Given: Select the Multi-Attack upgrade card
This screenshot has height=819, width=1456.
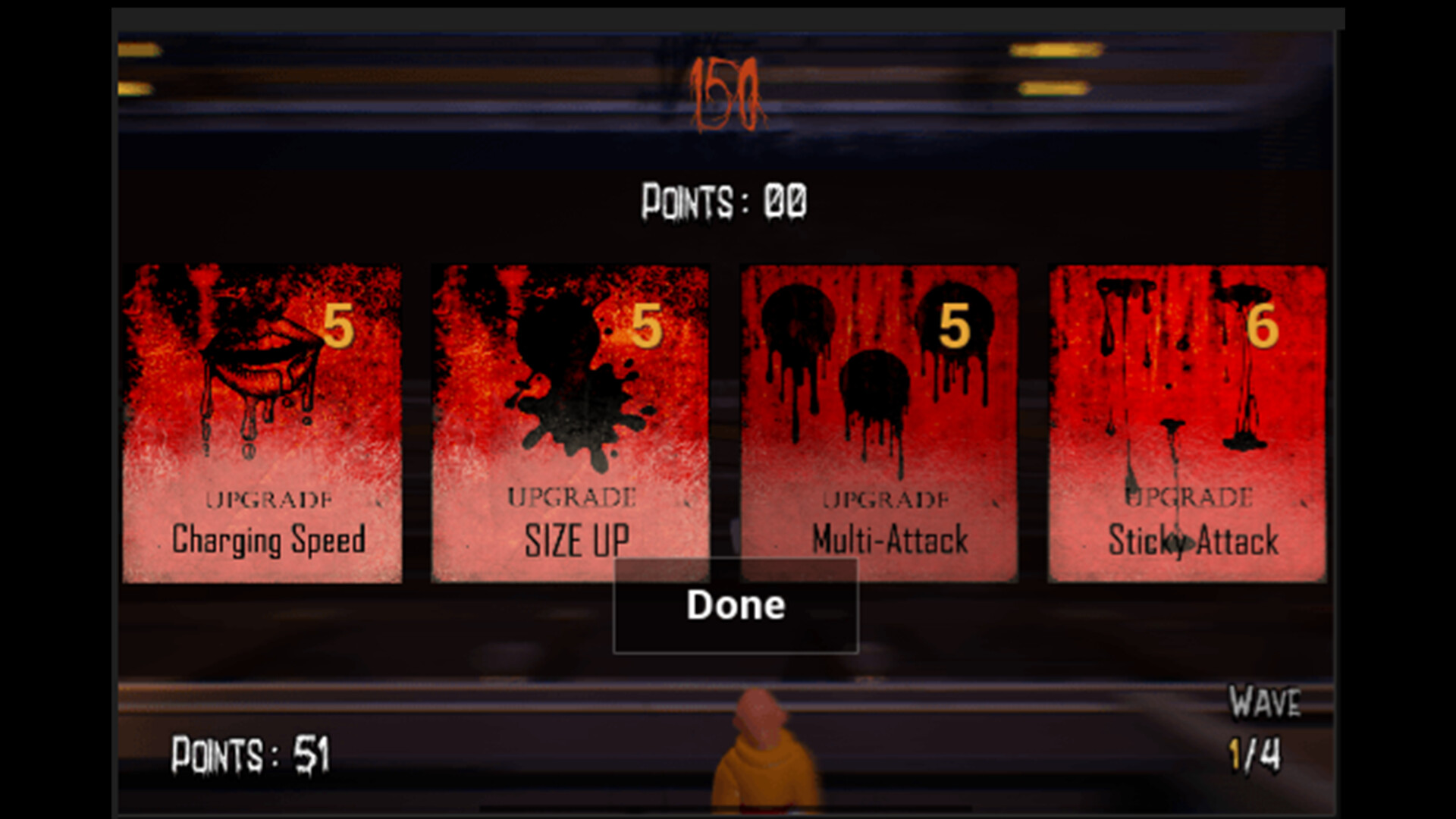Looking at the screenshot, I should 878,421.
